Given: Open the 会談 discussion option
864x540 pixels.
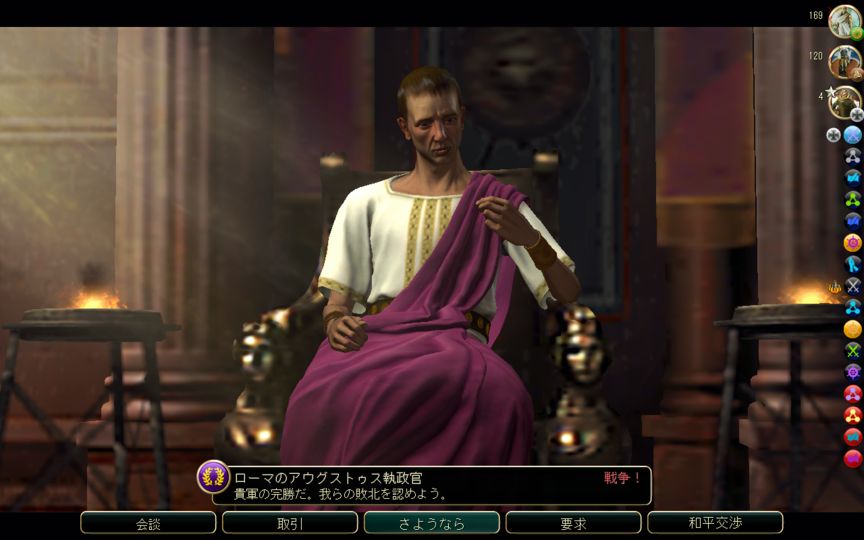Looking at the screenshot, I should [x=148, y=523].
